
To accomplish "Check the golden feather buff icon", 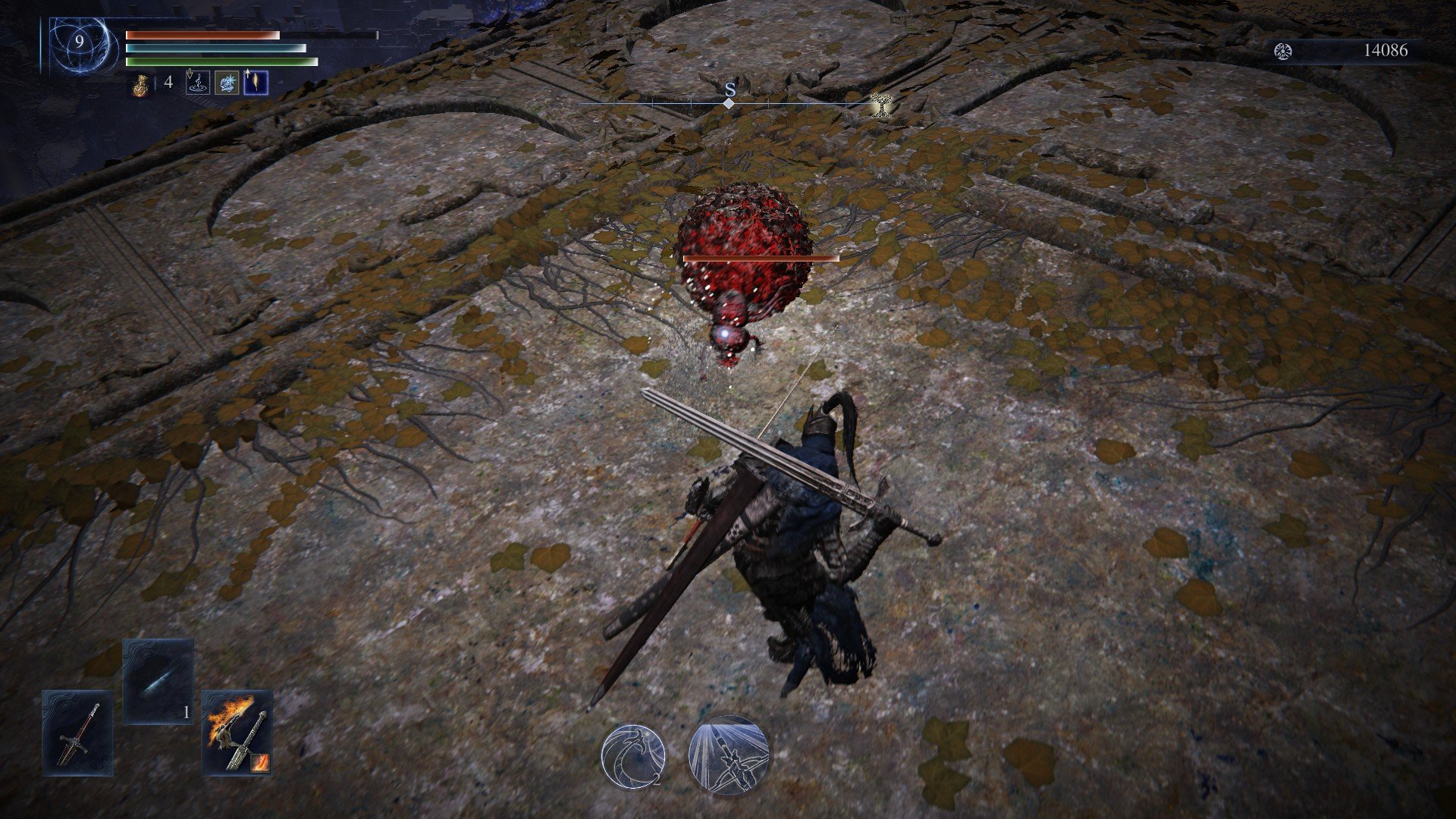I will [256, 82].
